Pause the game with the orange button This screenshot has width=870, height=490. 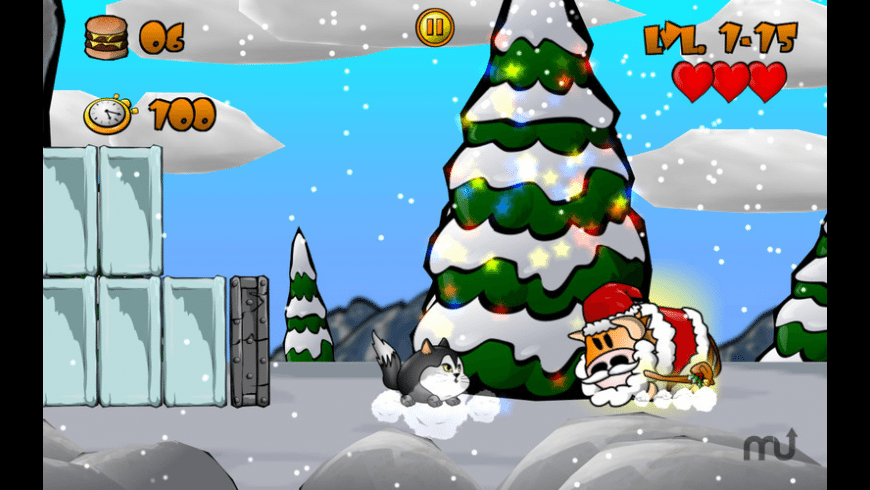(435, 28)
